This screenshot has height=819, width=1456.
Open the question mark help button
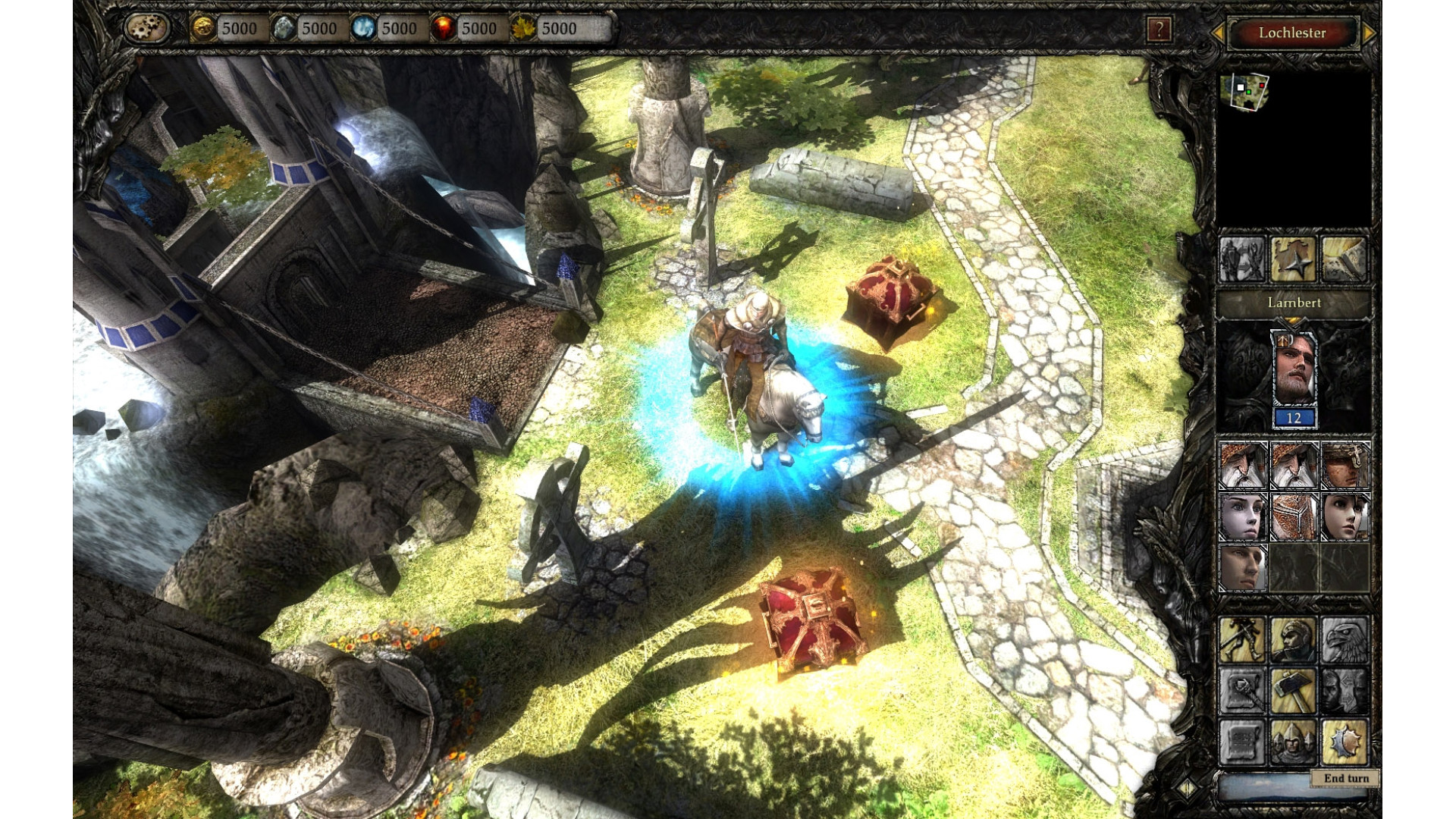tap(1159, 30)
